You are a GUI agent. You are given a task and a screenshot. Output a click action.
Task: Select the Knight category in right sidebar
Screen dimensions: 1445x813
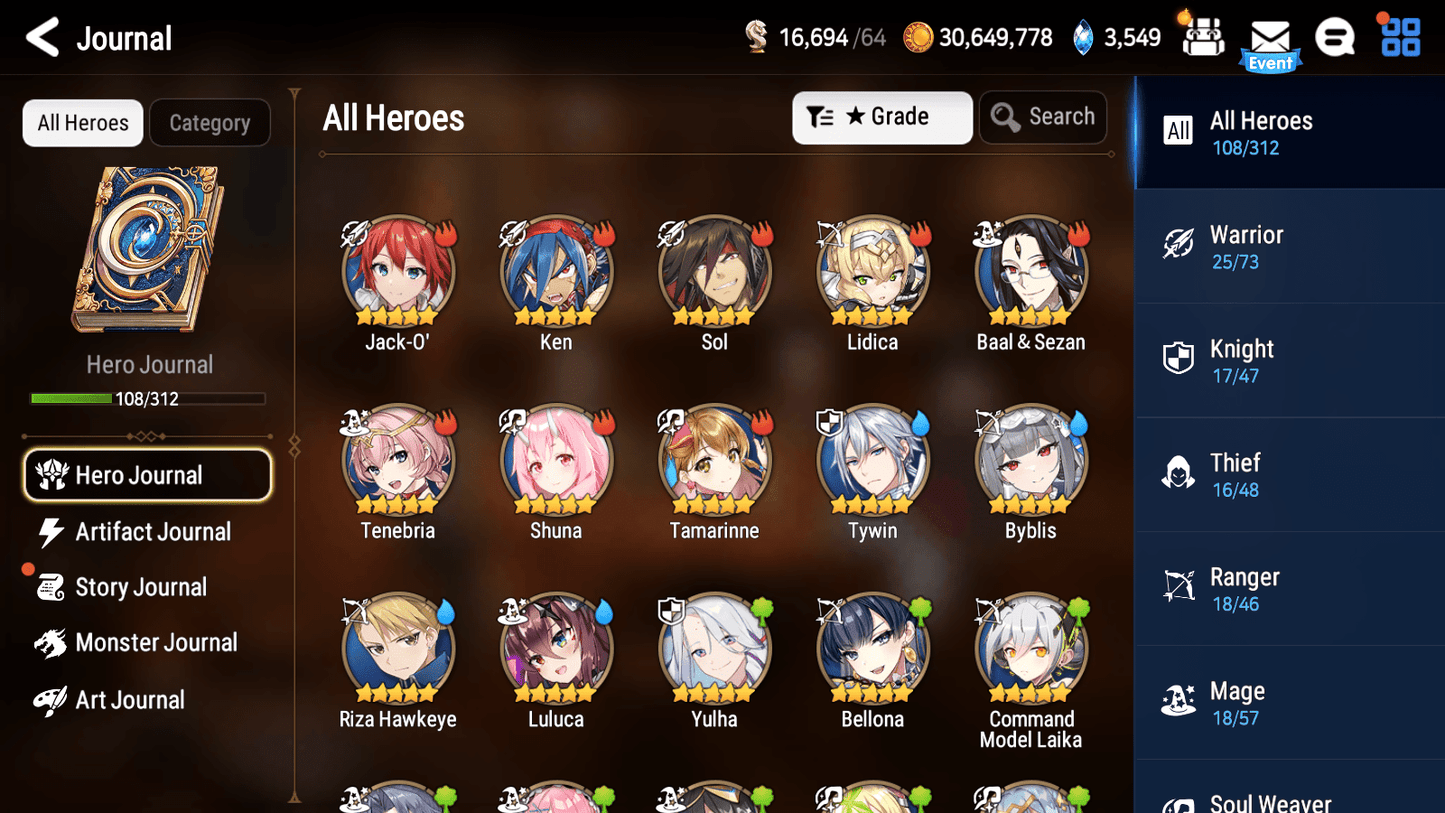tap(1289, 360)
